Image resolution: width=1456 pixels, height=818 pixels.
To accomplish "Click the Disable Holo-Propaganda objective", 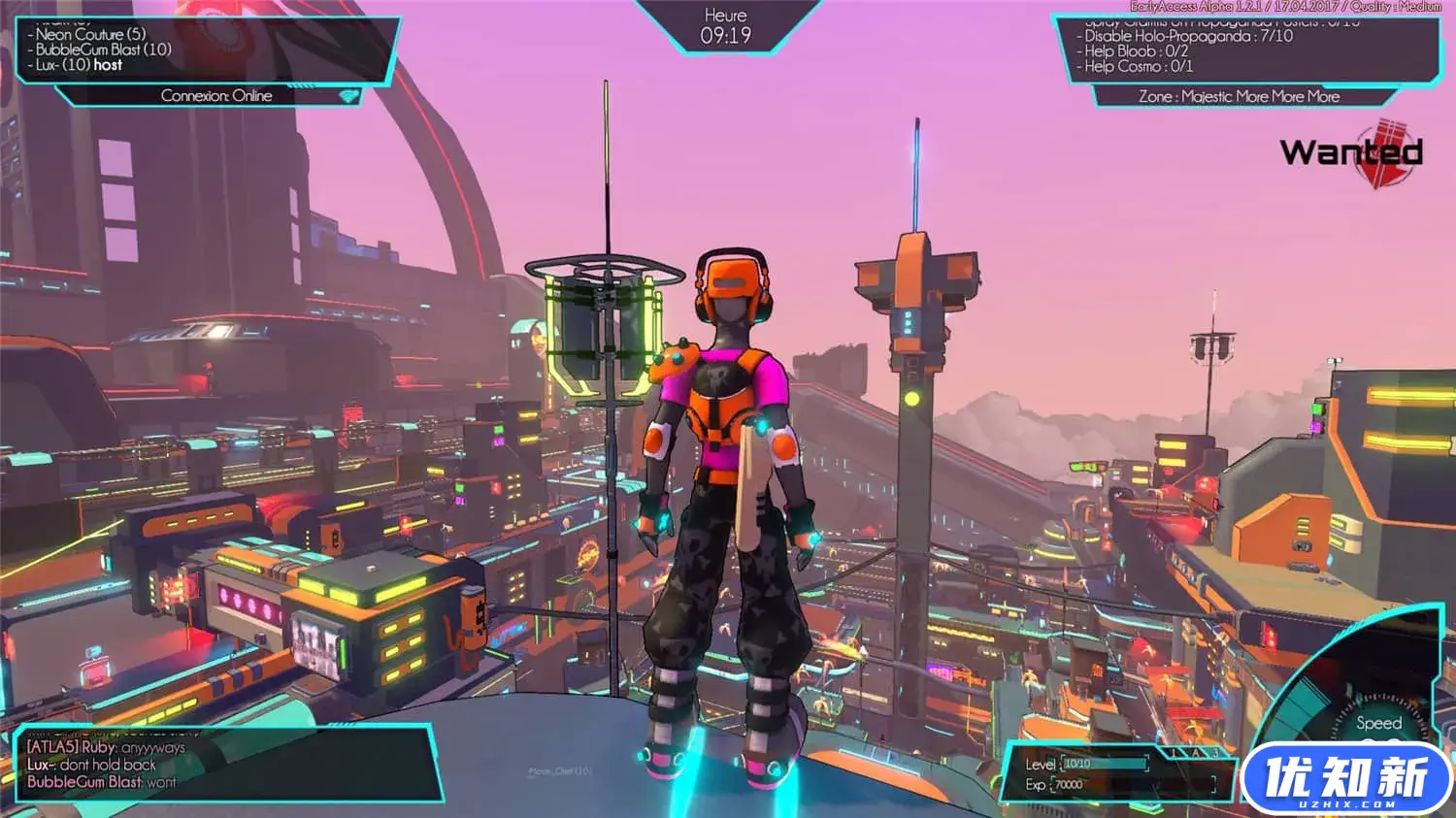I will 1189,36.
